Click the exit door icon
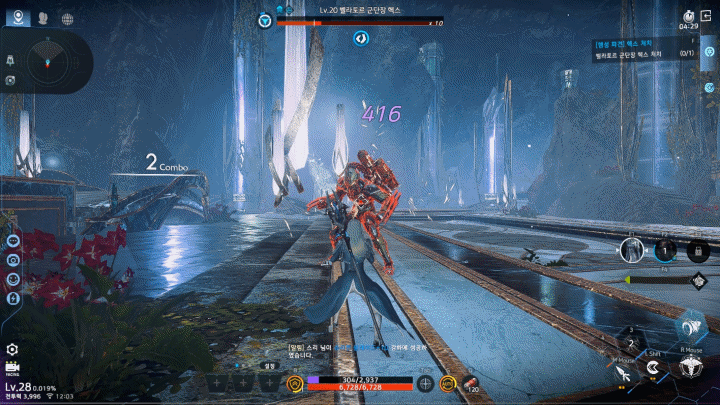This screenshot has height=405, width=720. [x=690, y=15]
